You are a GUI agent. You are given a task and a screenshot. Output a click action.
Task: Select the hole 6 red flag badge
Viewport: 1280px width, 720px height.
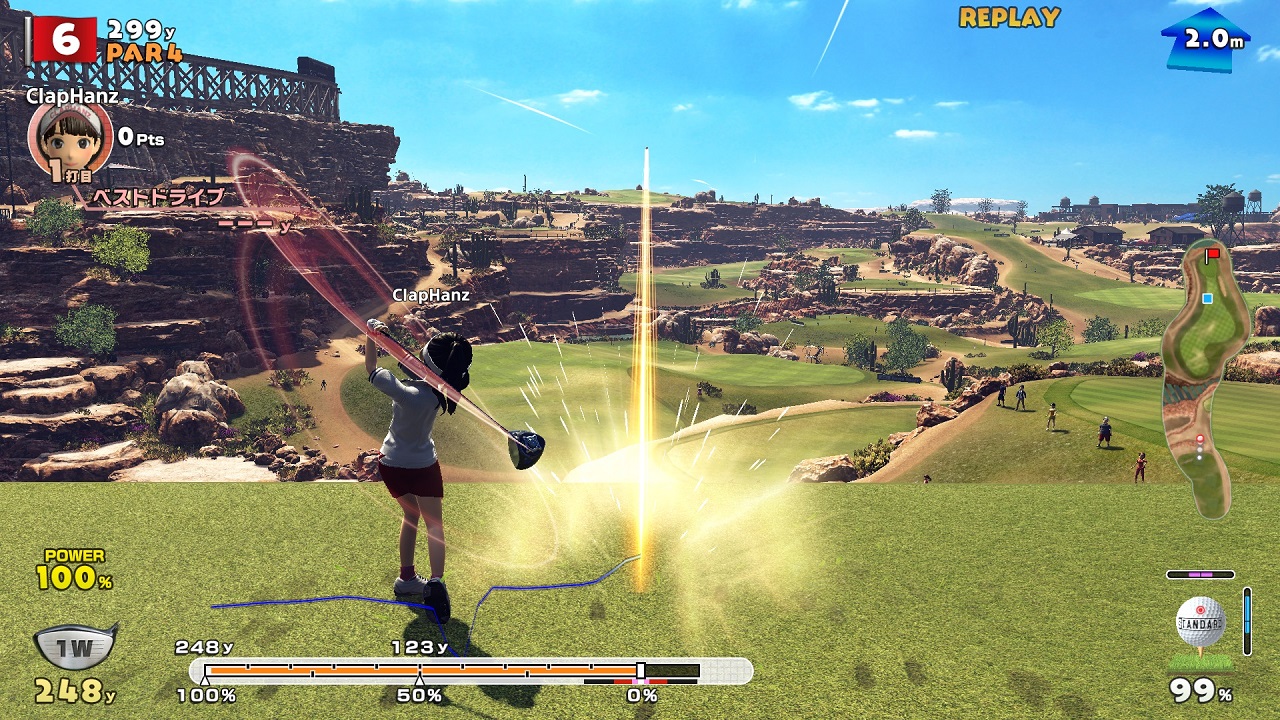[64, 40]
